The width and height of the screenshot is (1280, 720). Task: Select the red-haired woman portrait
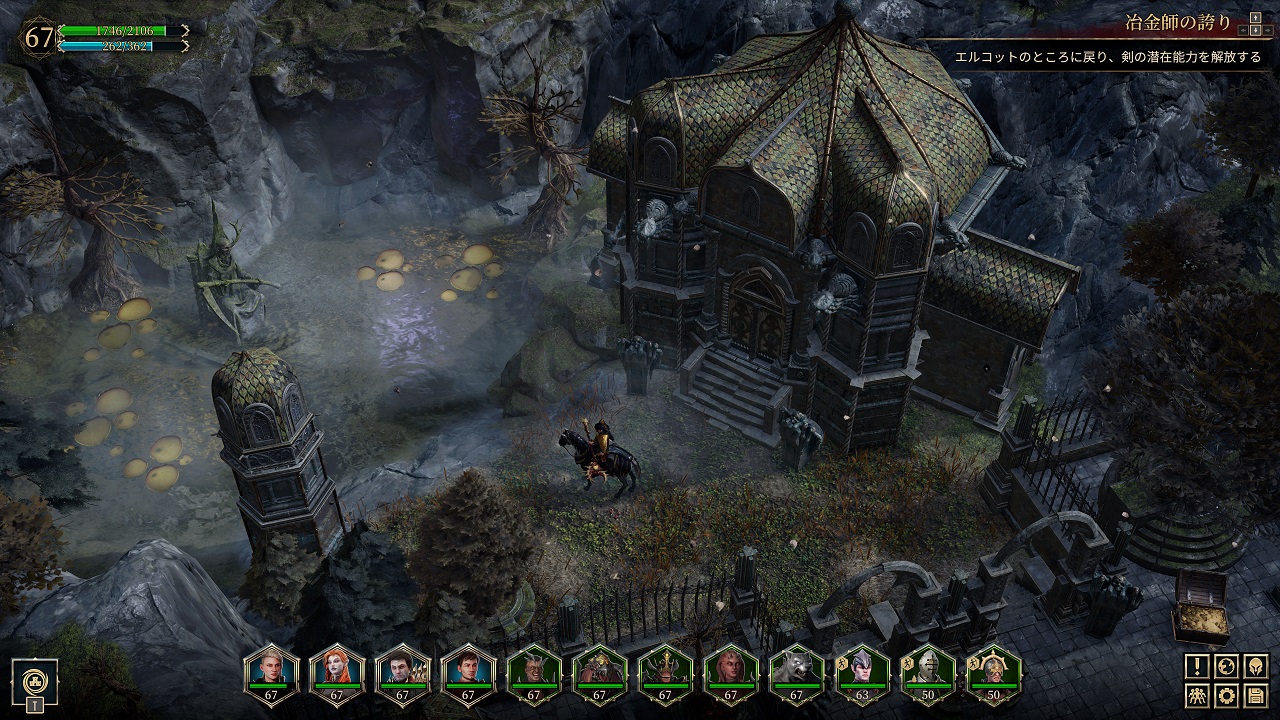(x=337, y=668)
